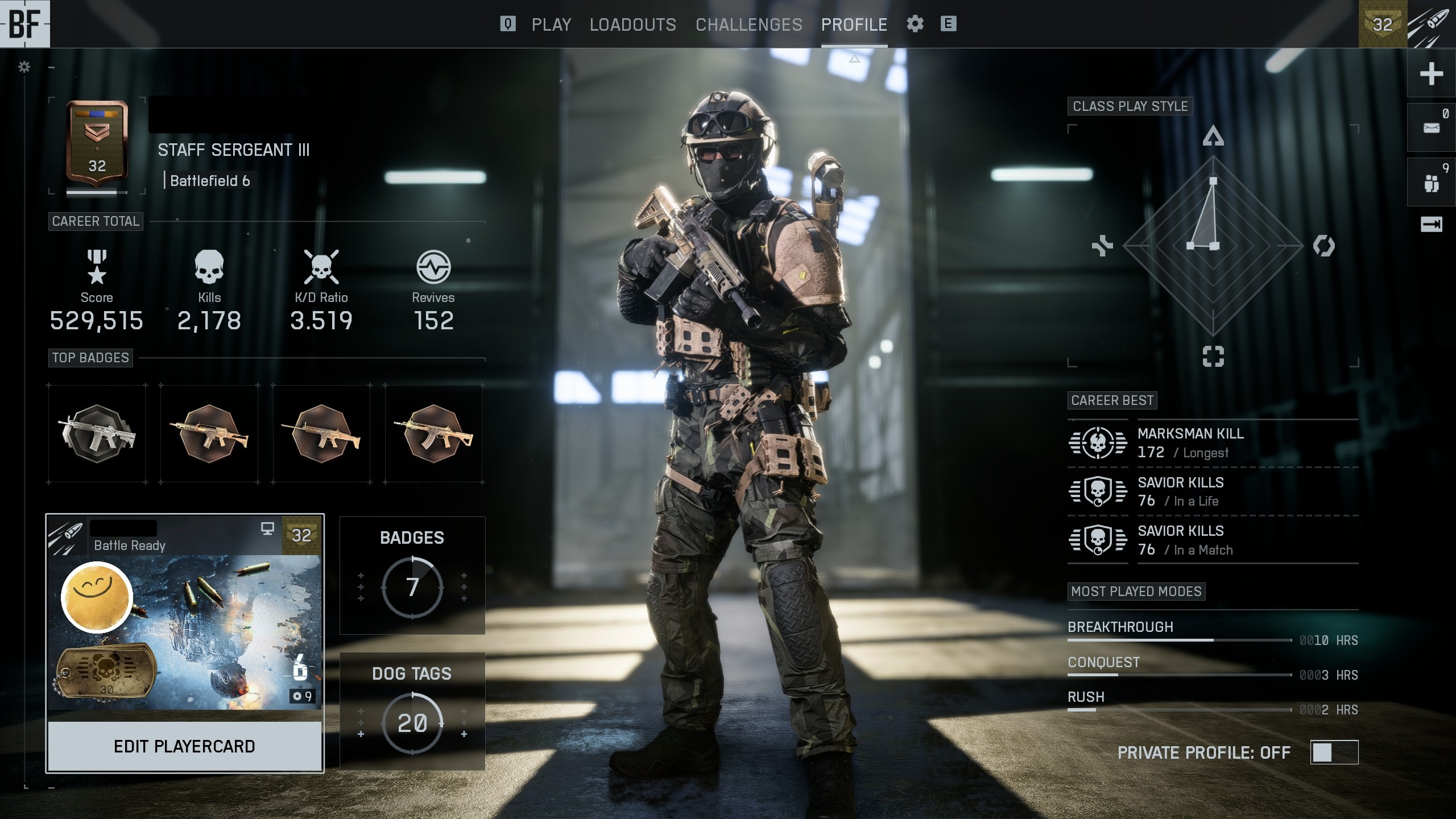Open the Badges panel
Viewport: 1456px width, 819px height.
412,575
